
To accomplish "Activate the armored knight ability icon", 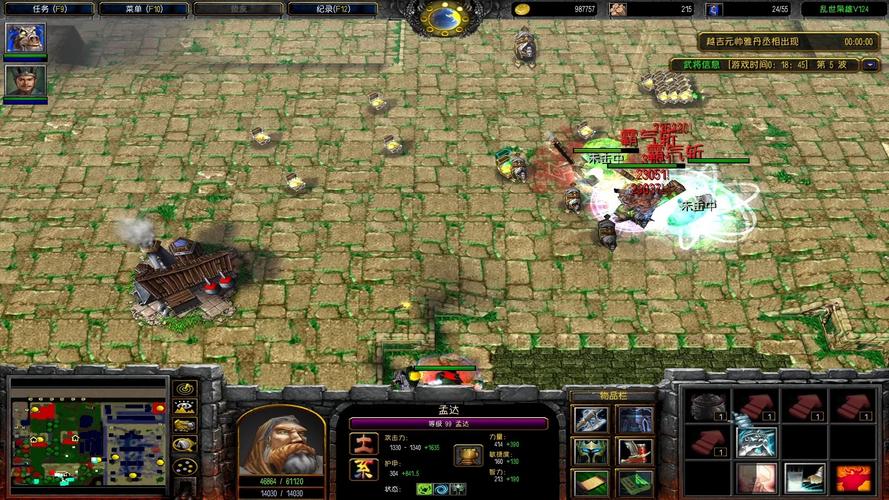I will 756,441.
